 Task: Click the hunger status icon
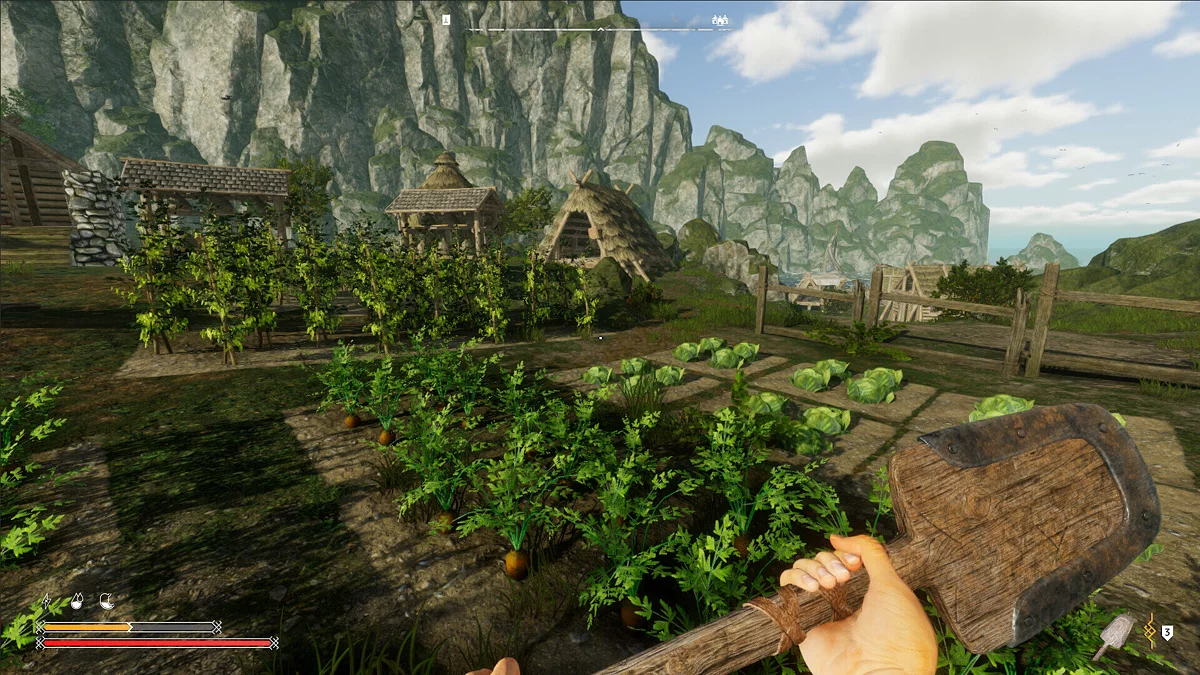click(106, 602)
